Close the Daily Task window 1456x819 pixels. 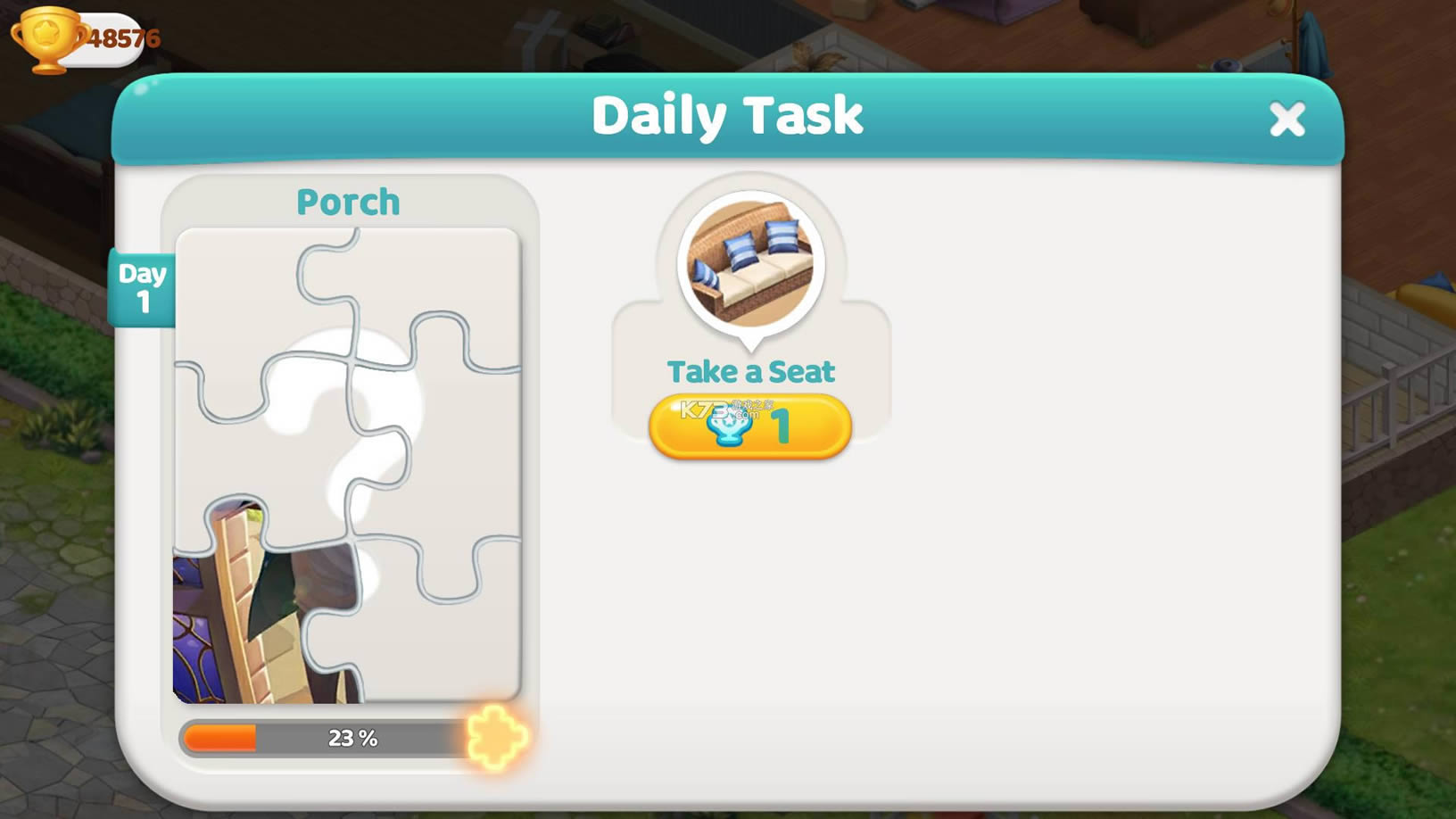pos(1287,118)
